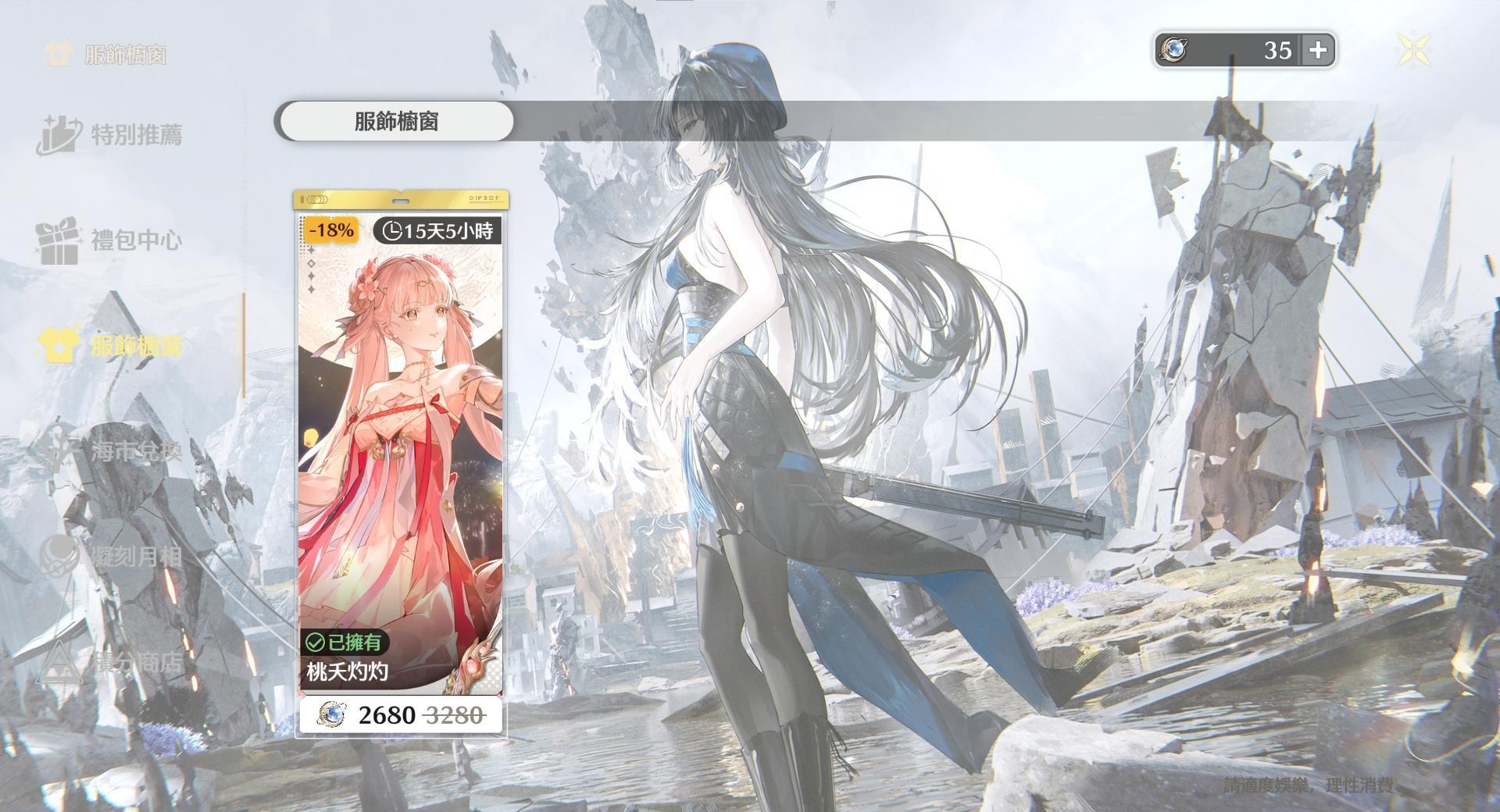This screenshot has height=812, width=1500.
Task: Click the 15天5小時 countdown timer badge
Action: click(439, 230)
